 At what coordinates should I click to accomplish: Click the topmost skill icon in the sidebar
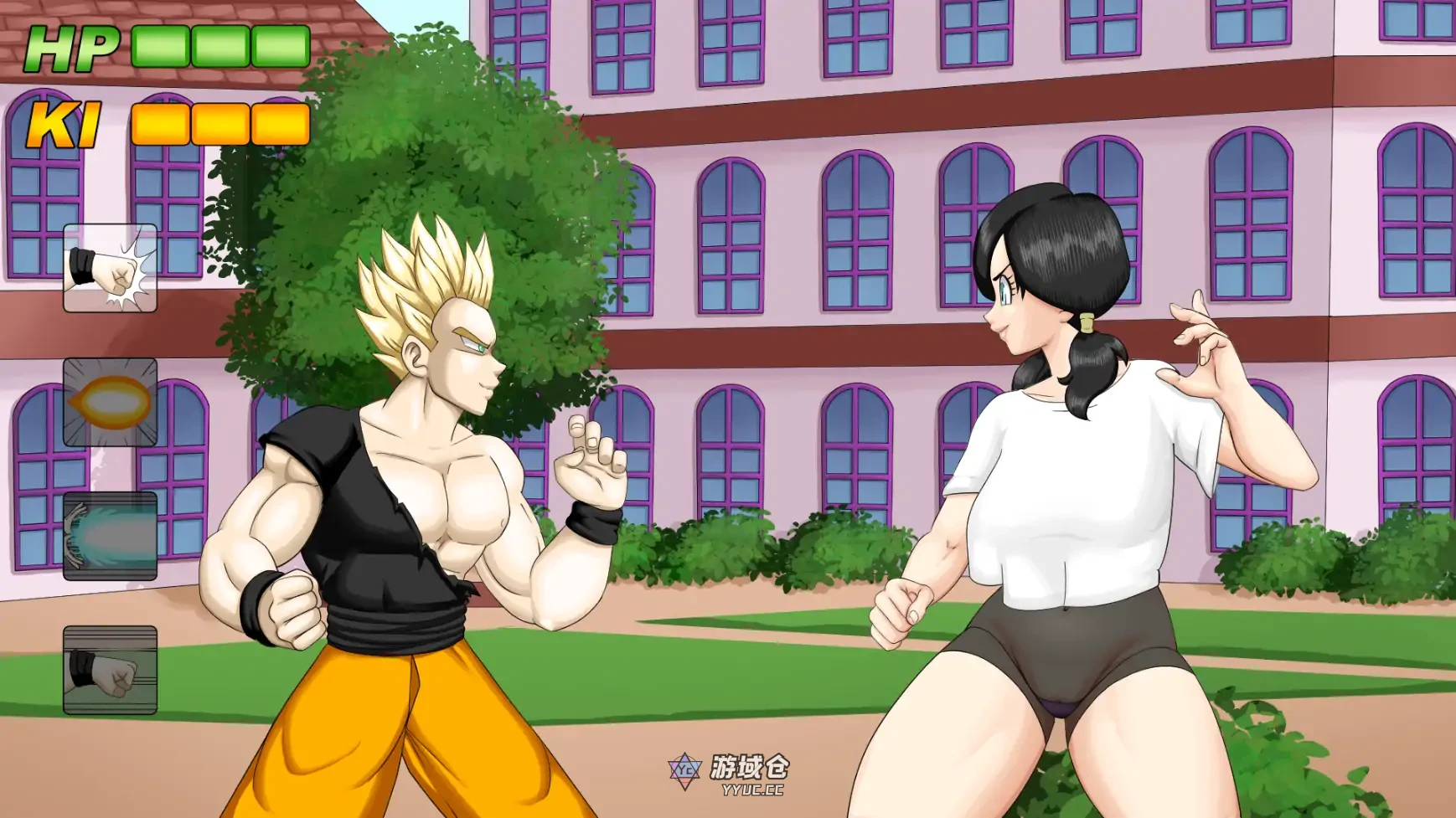[109, 268]
